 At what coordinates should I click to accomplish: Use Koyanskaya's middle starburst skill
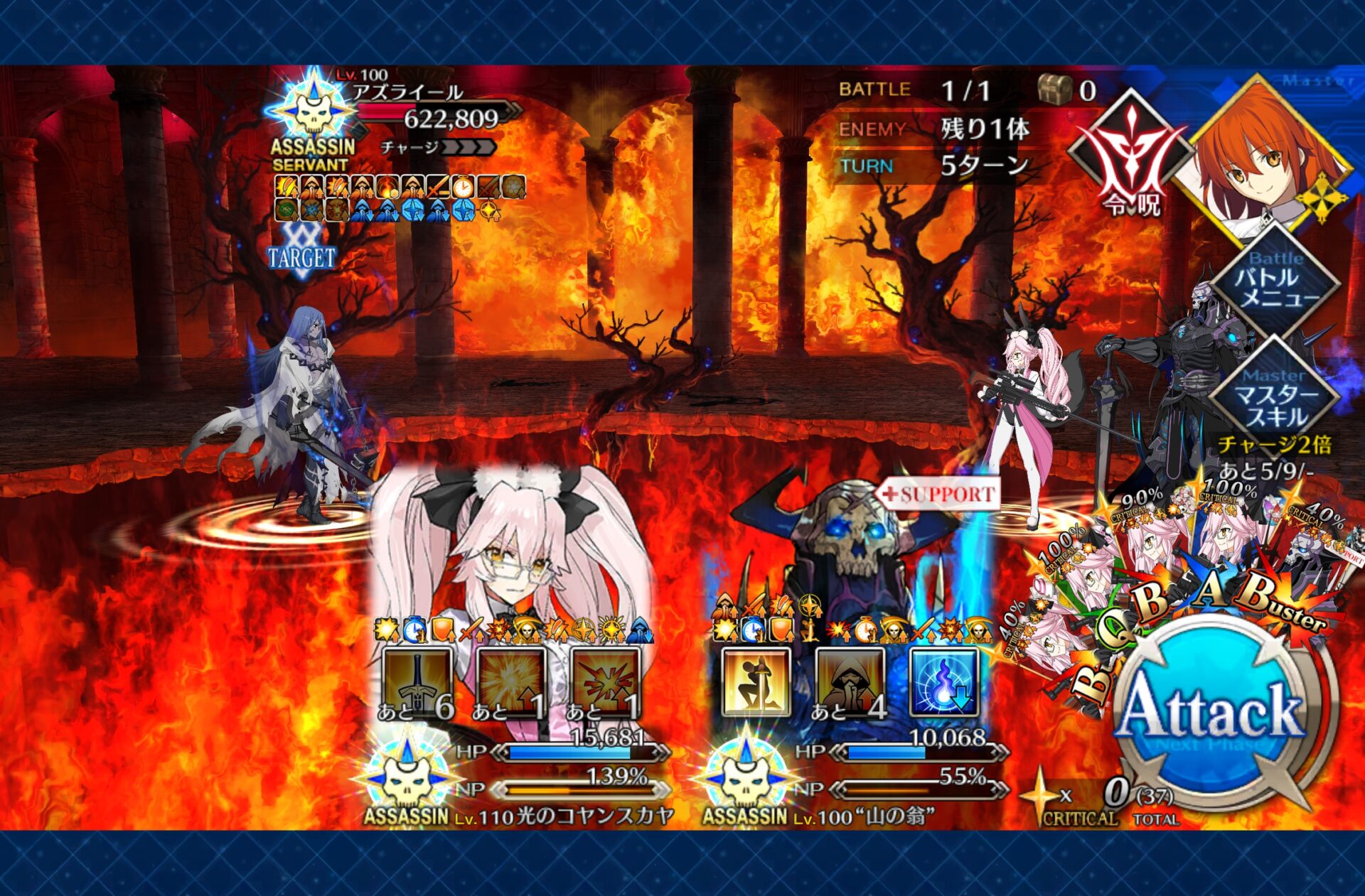[511, 683]
